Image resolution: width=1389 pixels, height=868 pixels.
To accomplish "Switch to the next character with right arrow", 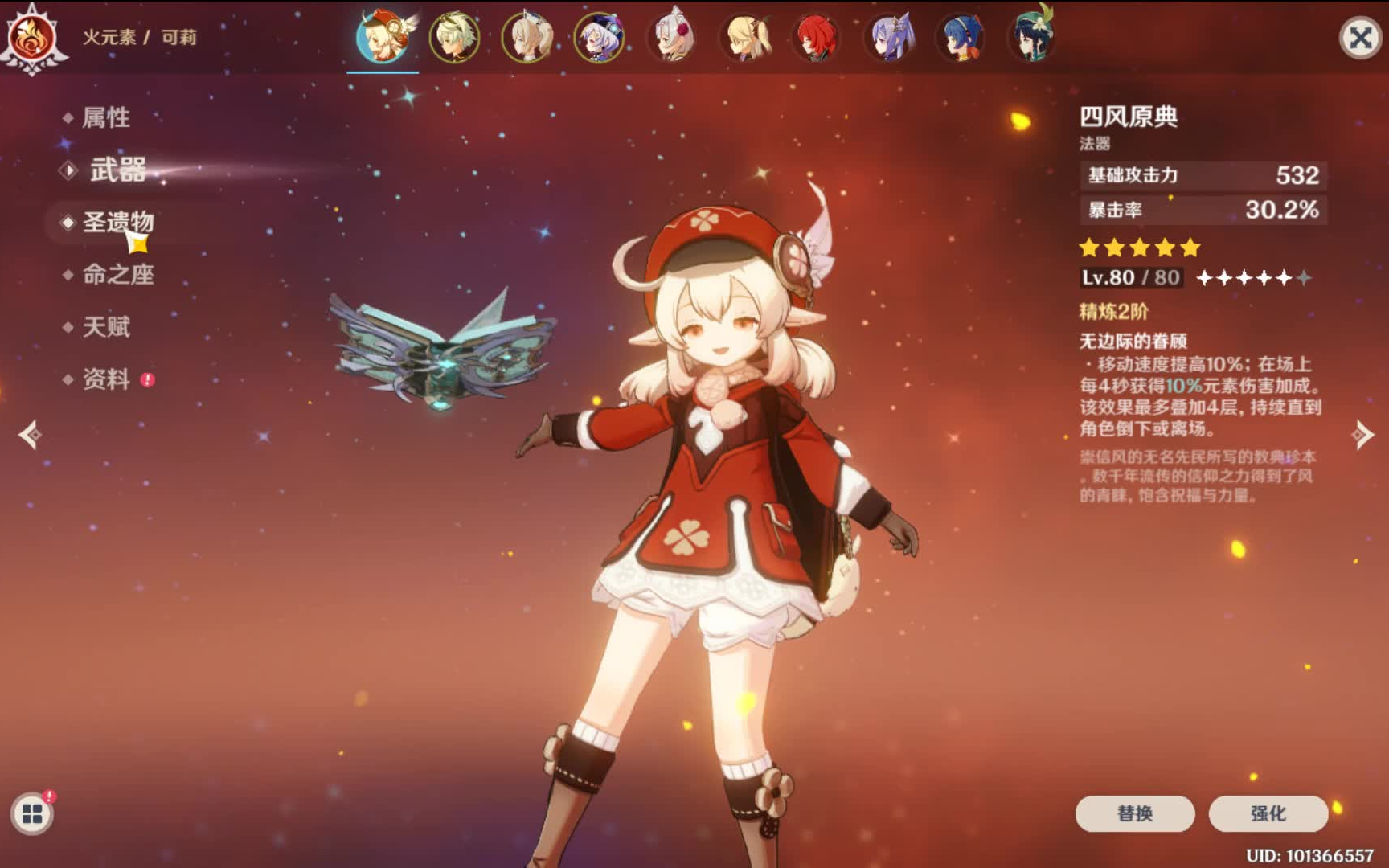I will pos(1363,435).
